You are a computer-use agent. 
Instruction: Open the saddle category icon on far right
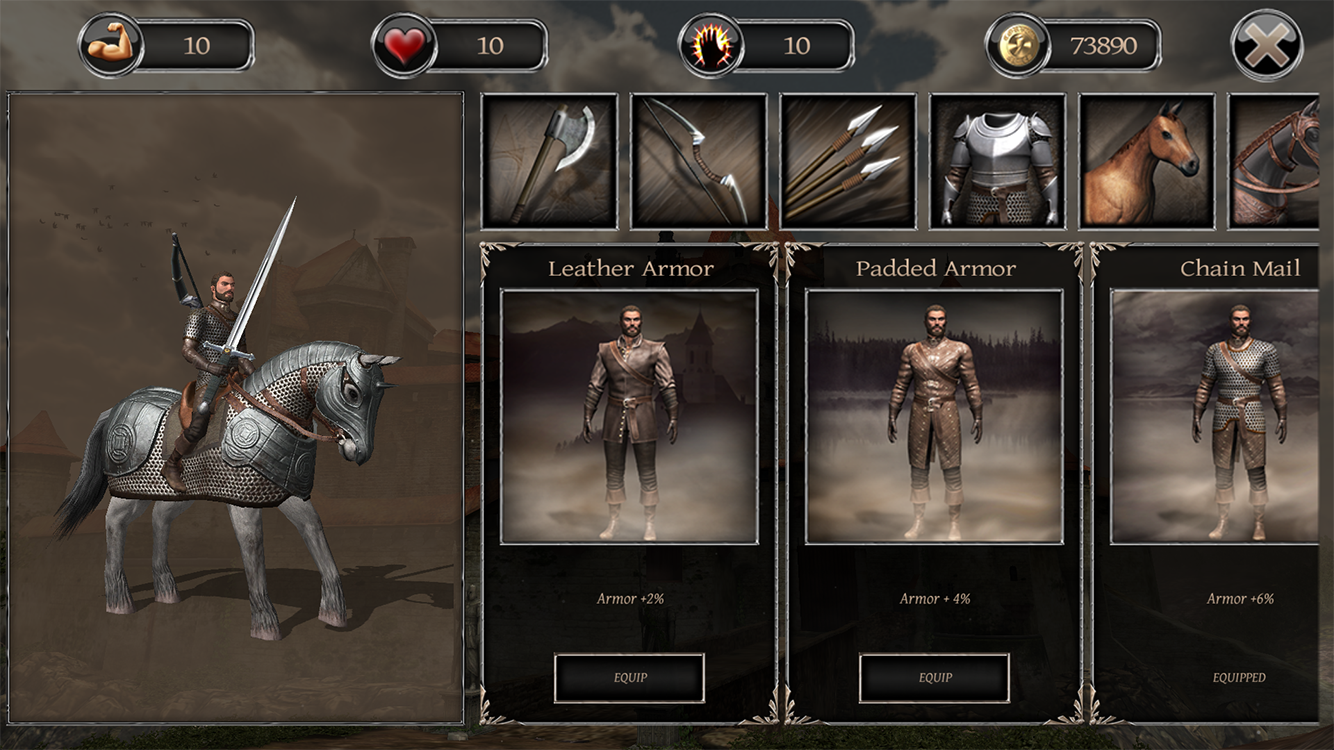[1290, 160]
